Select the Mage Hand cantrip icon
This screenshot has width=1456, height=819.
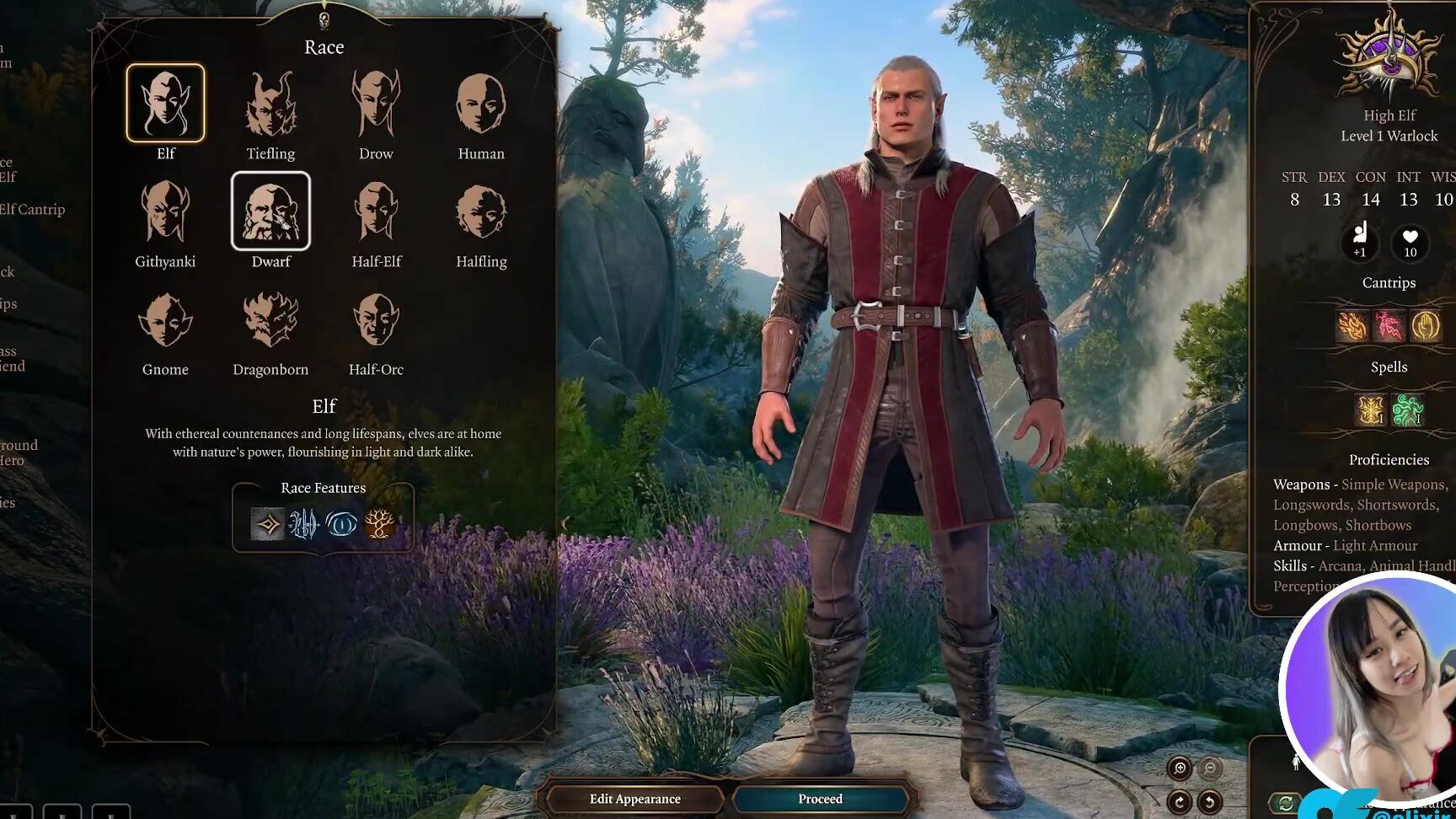click(1426, 326)
